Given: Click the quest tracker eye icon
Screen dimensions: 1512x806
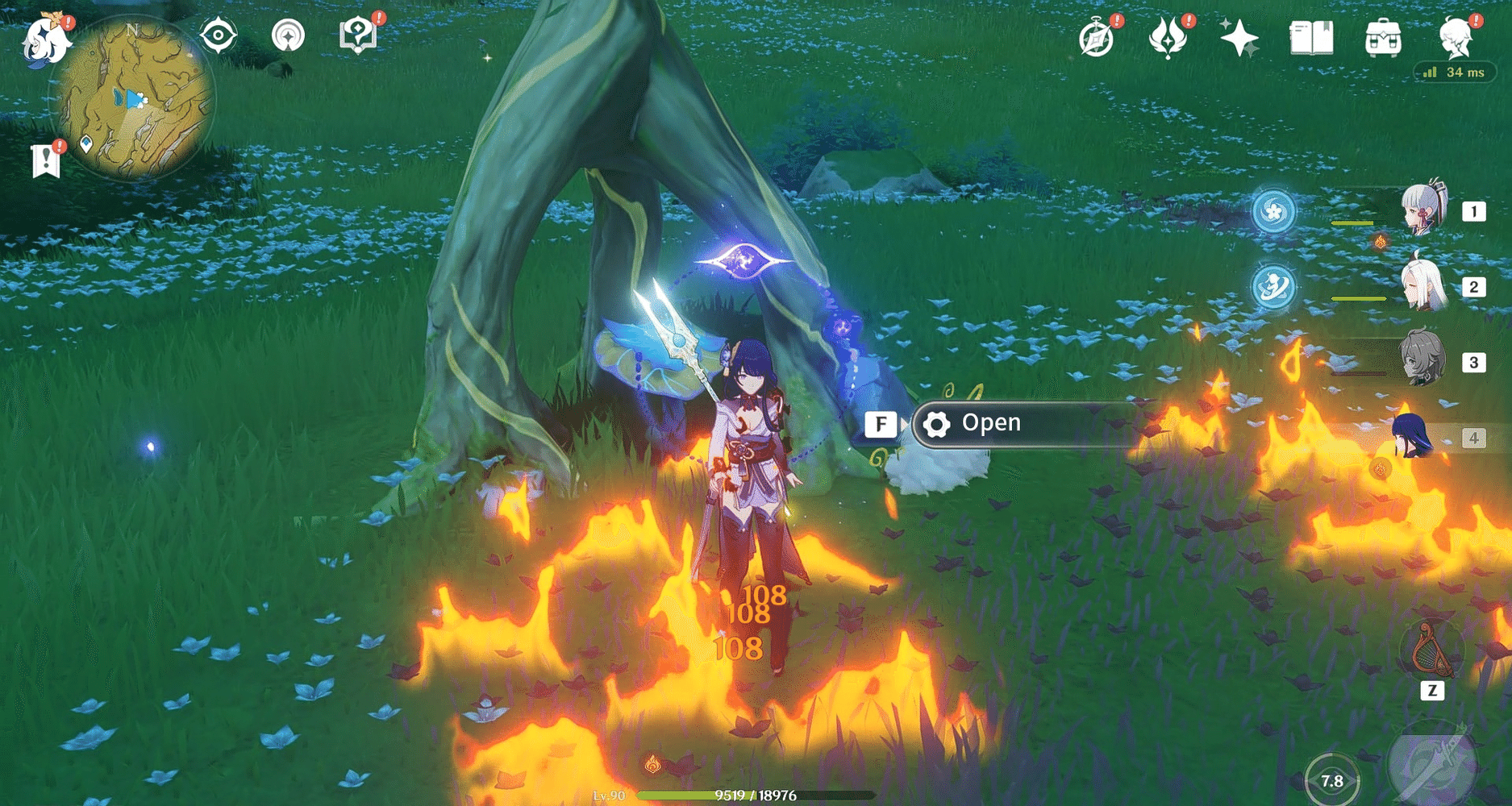Looking at the screenshot, I should click(x=219, y=35).
